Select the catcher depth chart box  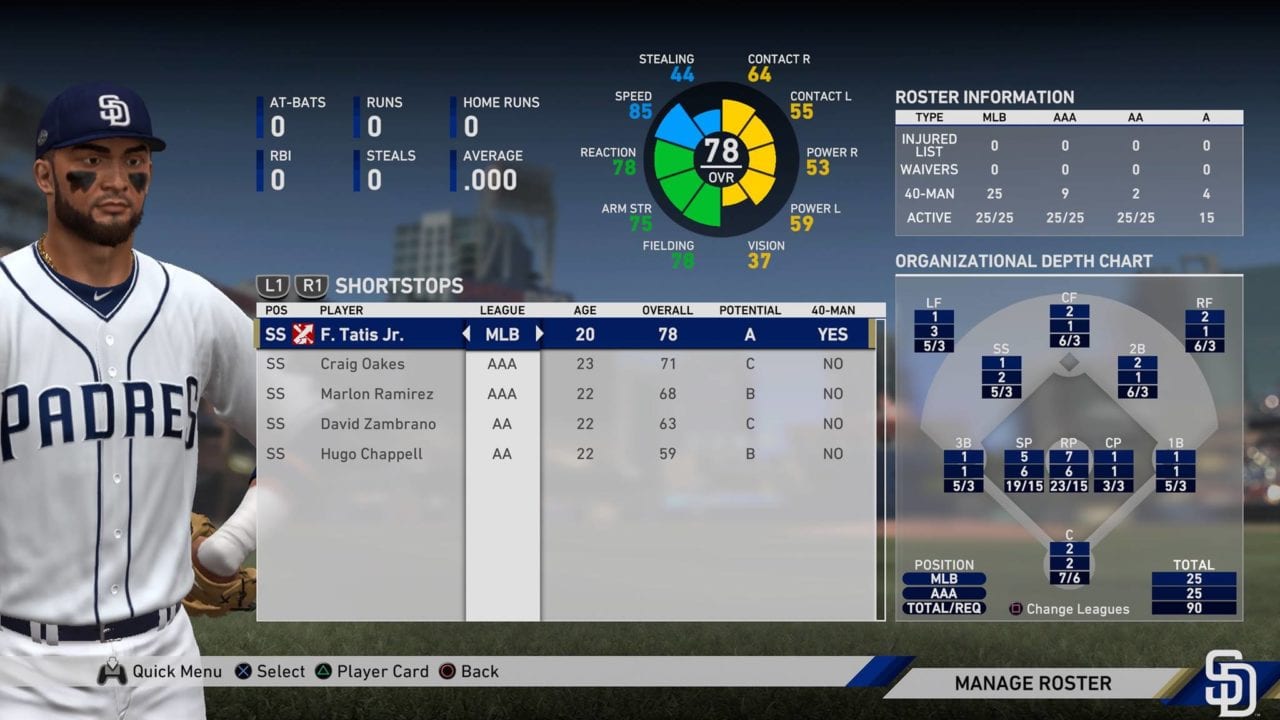pyautogui.click(x=1069, y=563)
